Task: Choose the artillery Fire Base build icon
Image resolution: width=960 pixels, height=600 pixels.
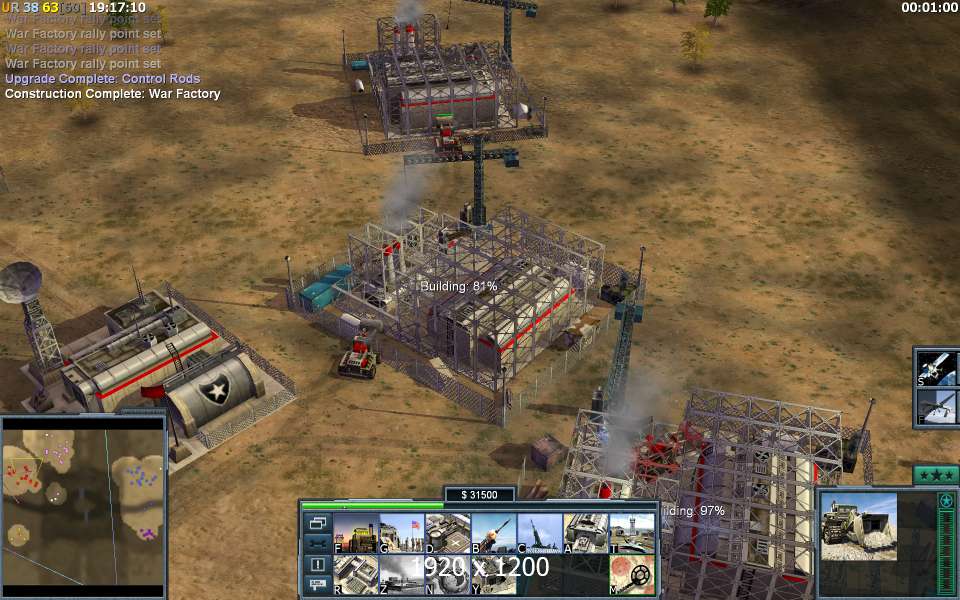Action: coord(540,533)
